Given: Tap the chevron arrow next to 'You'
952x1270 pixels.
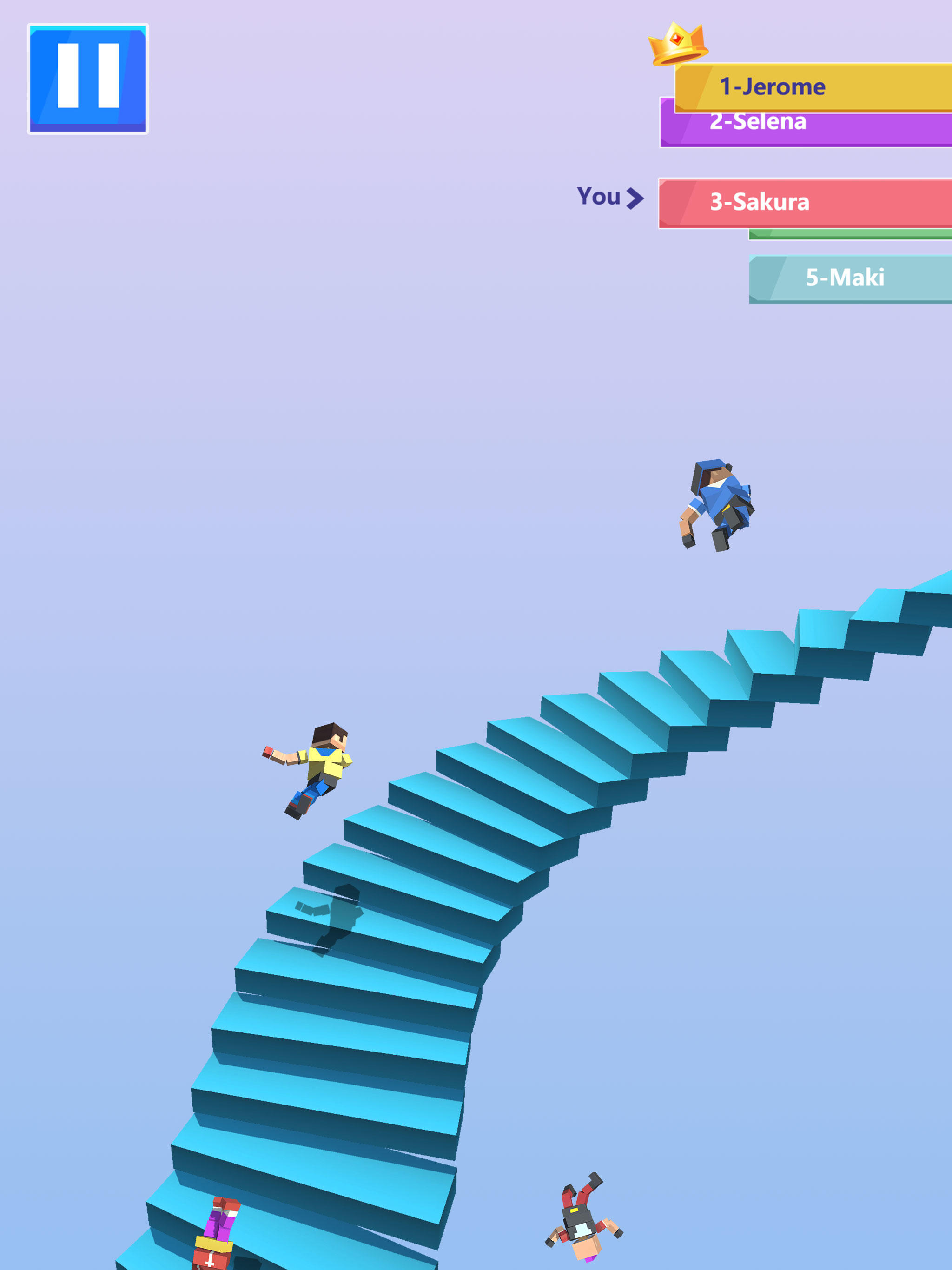Looking at the screenshot, I should click(635, 198).
